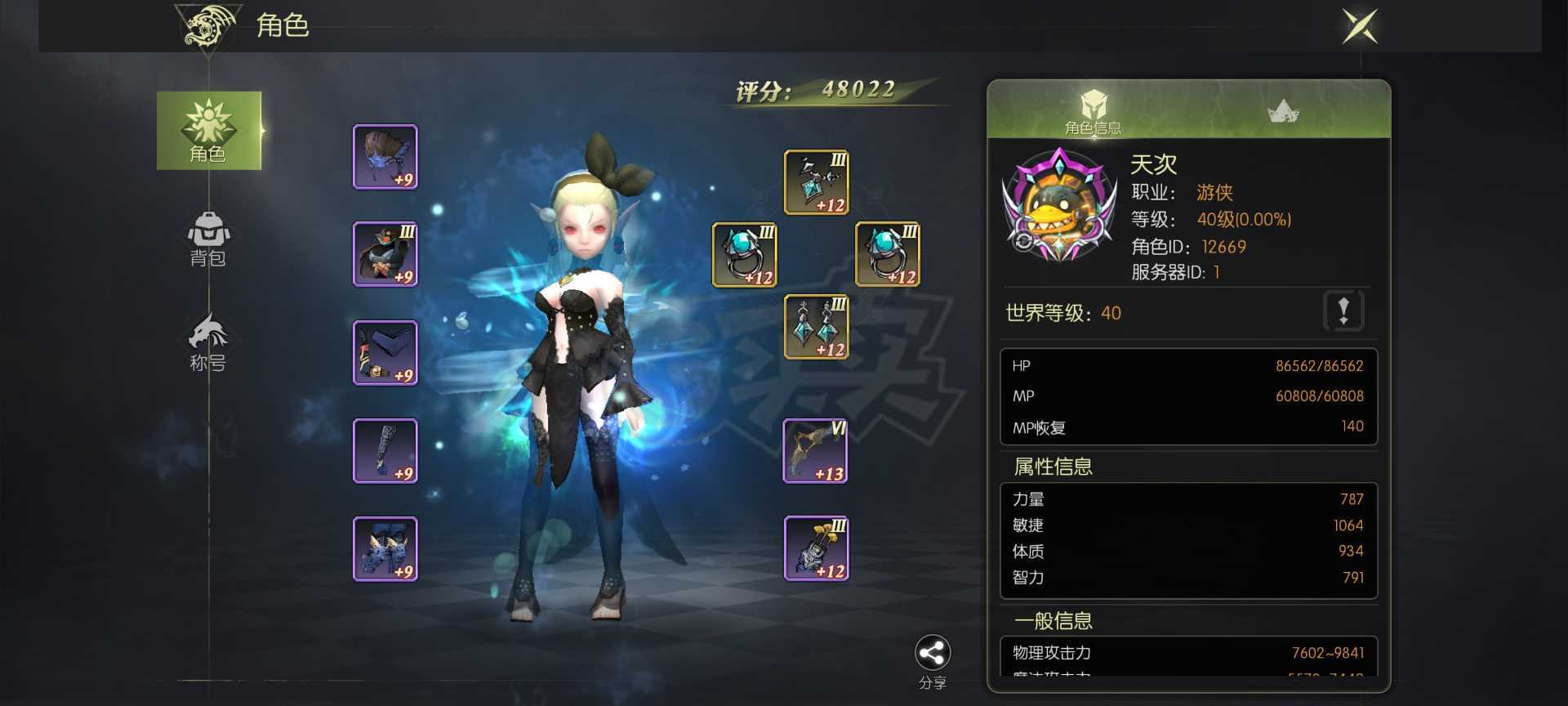Select the left +12 ring slot

click(743, 255)
